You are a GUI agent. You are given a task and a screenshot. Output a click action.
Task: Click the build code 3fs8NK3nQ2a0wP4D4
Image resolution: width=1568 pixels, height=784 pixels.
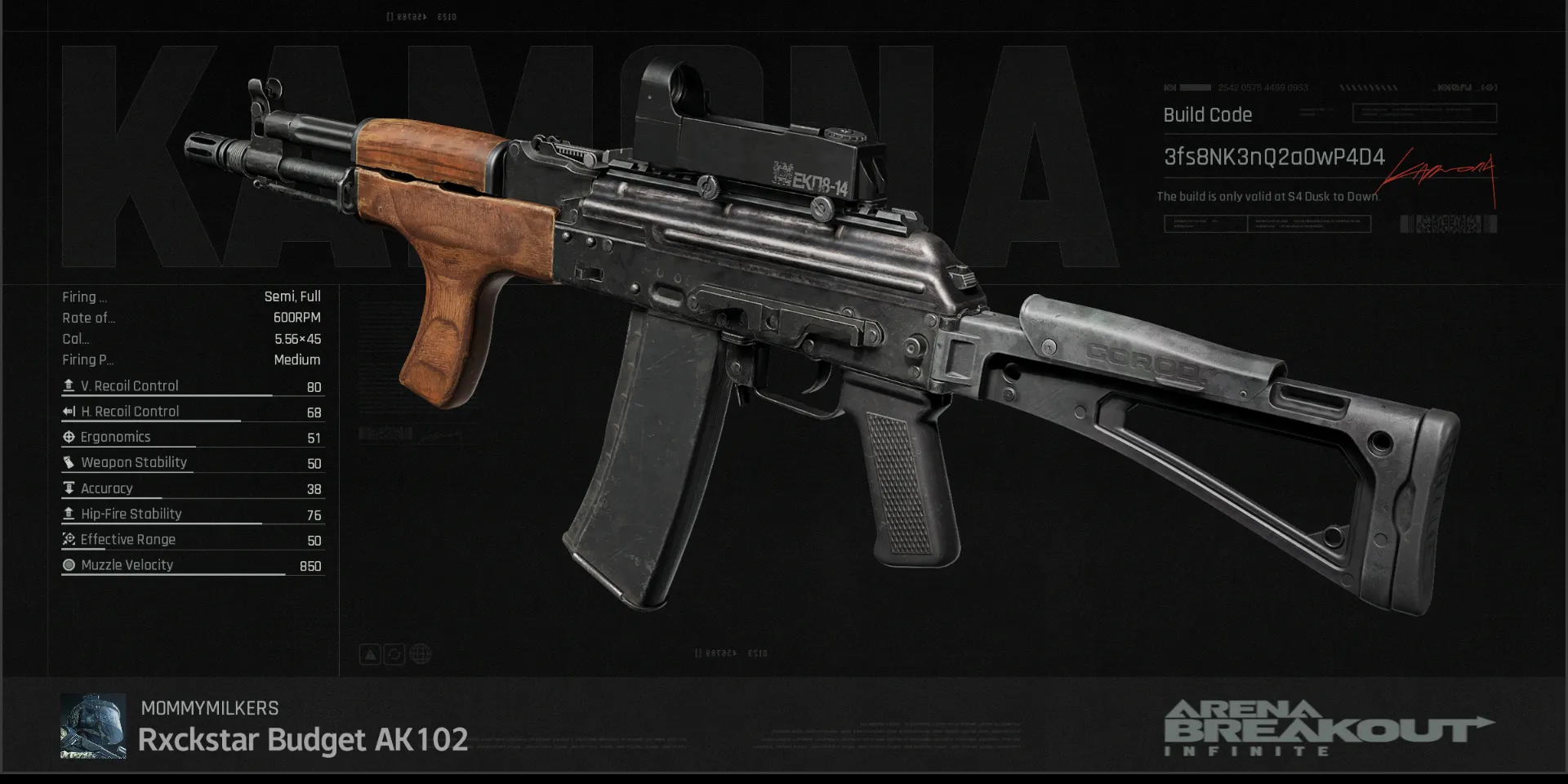pyautogui.click(x=1273, y=157)
